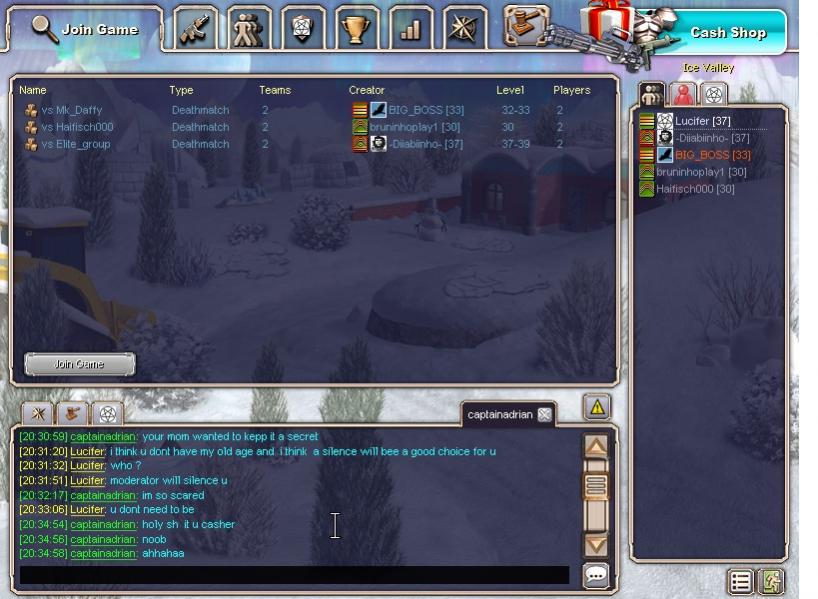
Task: Select BIG_BOSS in the player list
Action: point(712,155)
